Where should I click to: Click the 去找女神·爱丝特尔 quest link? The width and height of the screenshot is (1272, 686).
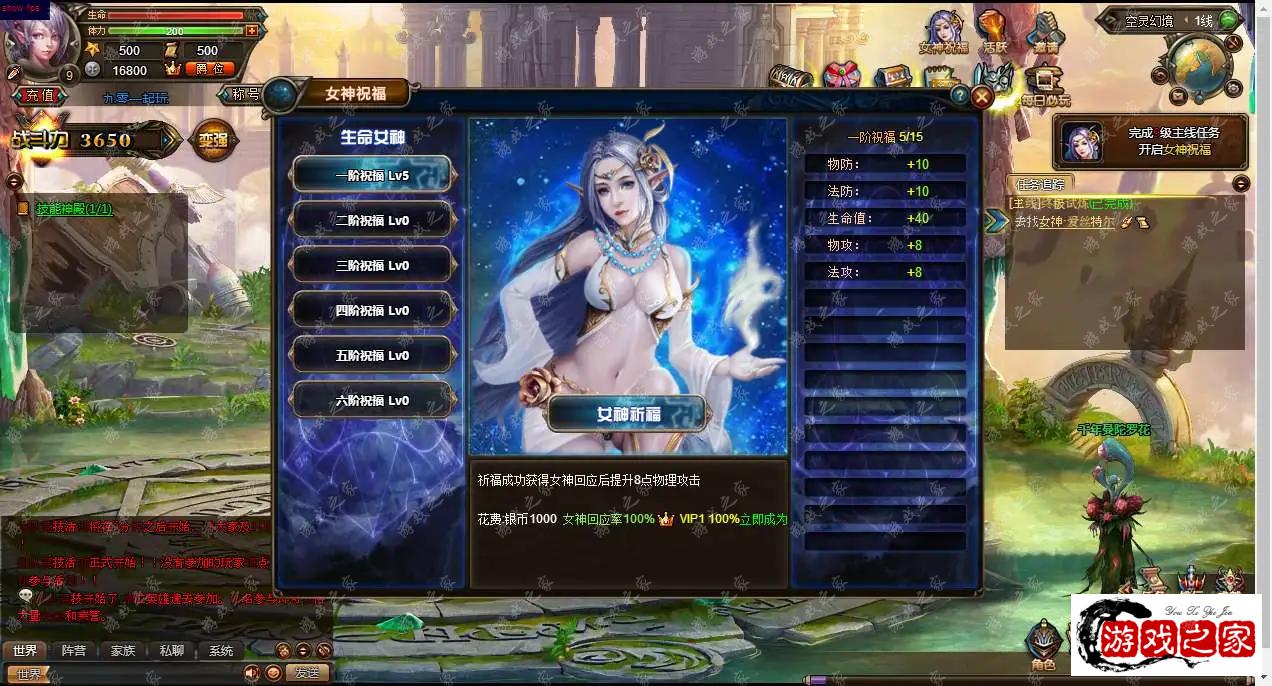pyautogui.click(x=1064, y=222)
